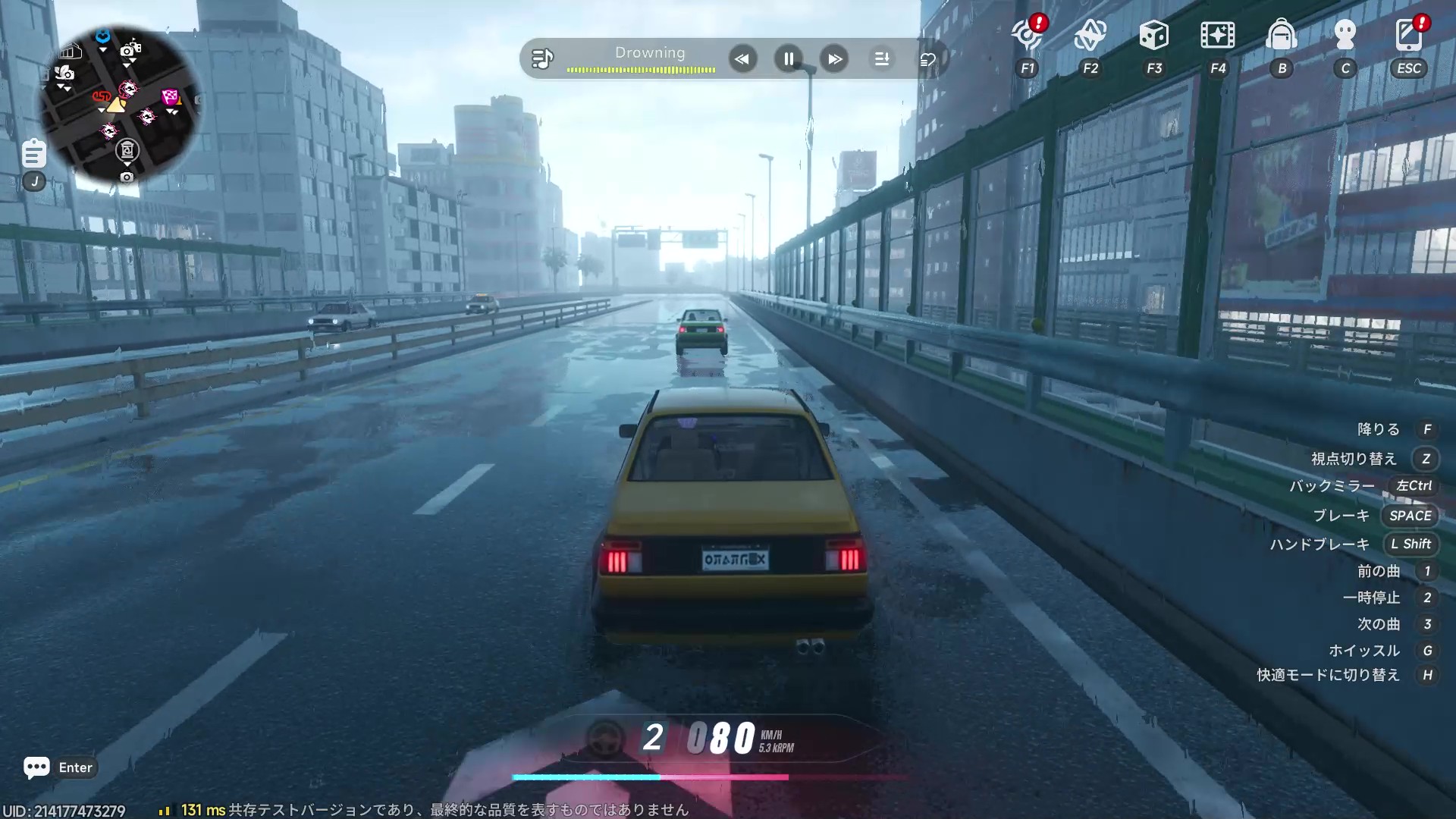1456x819 pixels.
Task: Open the music playlist icon
Action: pyautogui.click(x=542, y=58)
